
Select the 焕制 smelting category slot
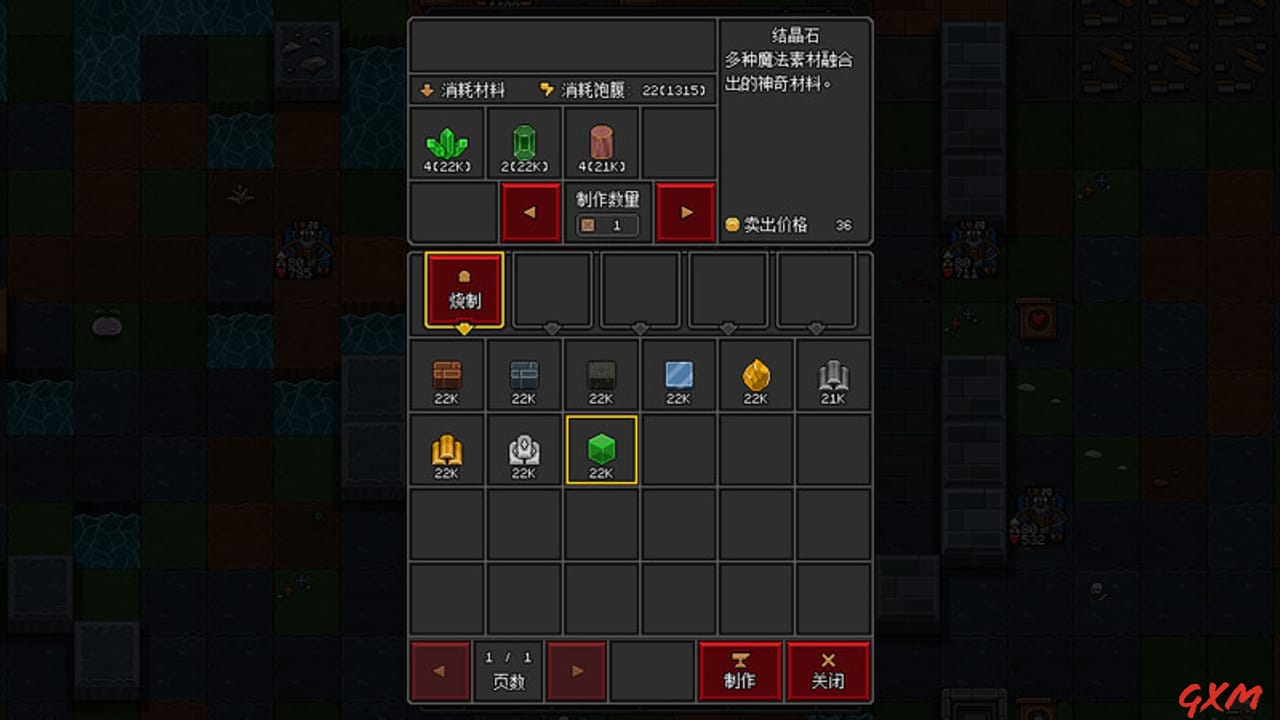point(462,290)
